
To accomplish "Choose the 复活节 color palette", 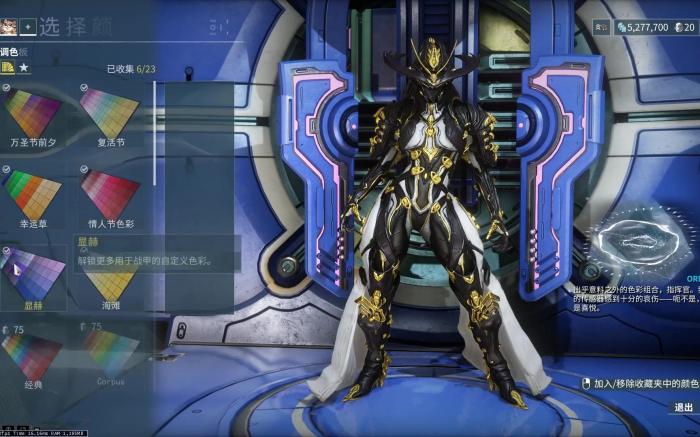I will click(x=110, y=112).
